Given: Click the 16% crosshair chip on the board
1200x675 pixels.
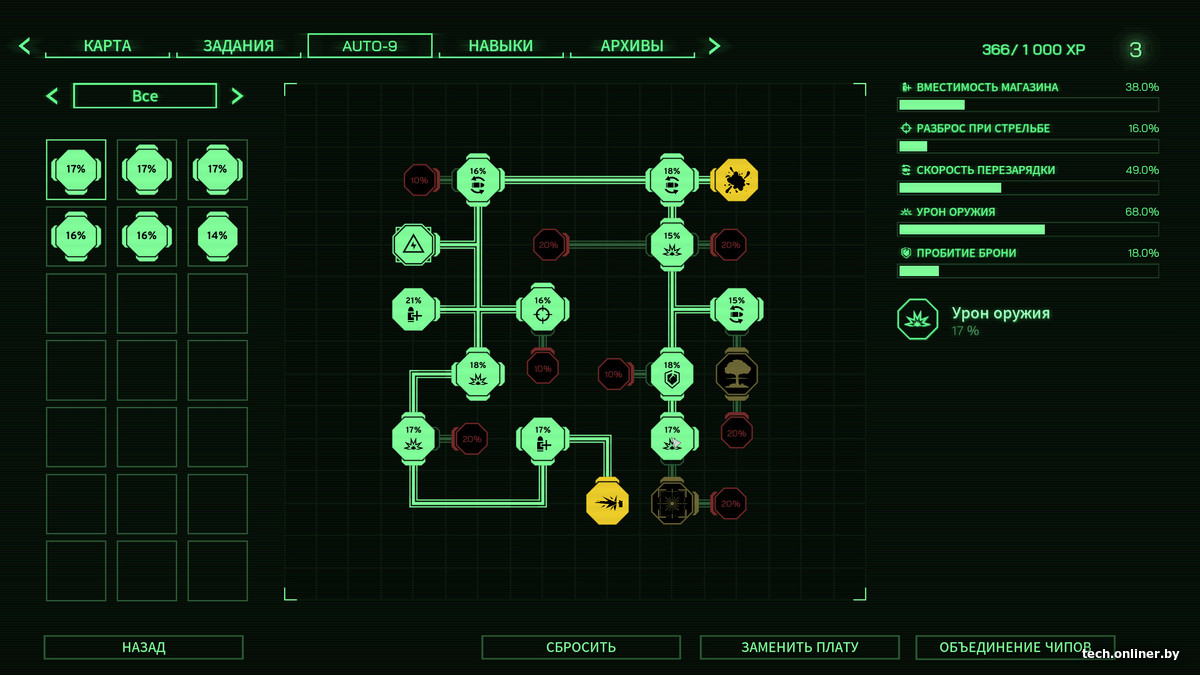Looking at the screenshot, I should [543, 310].
